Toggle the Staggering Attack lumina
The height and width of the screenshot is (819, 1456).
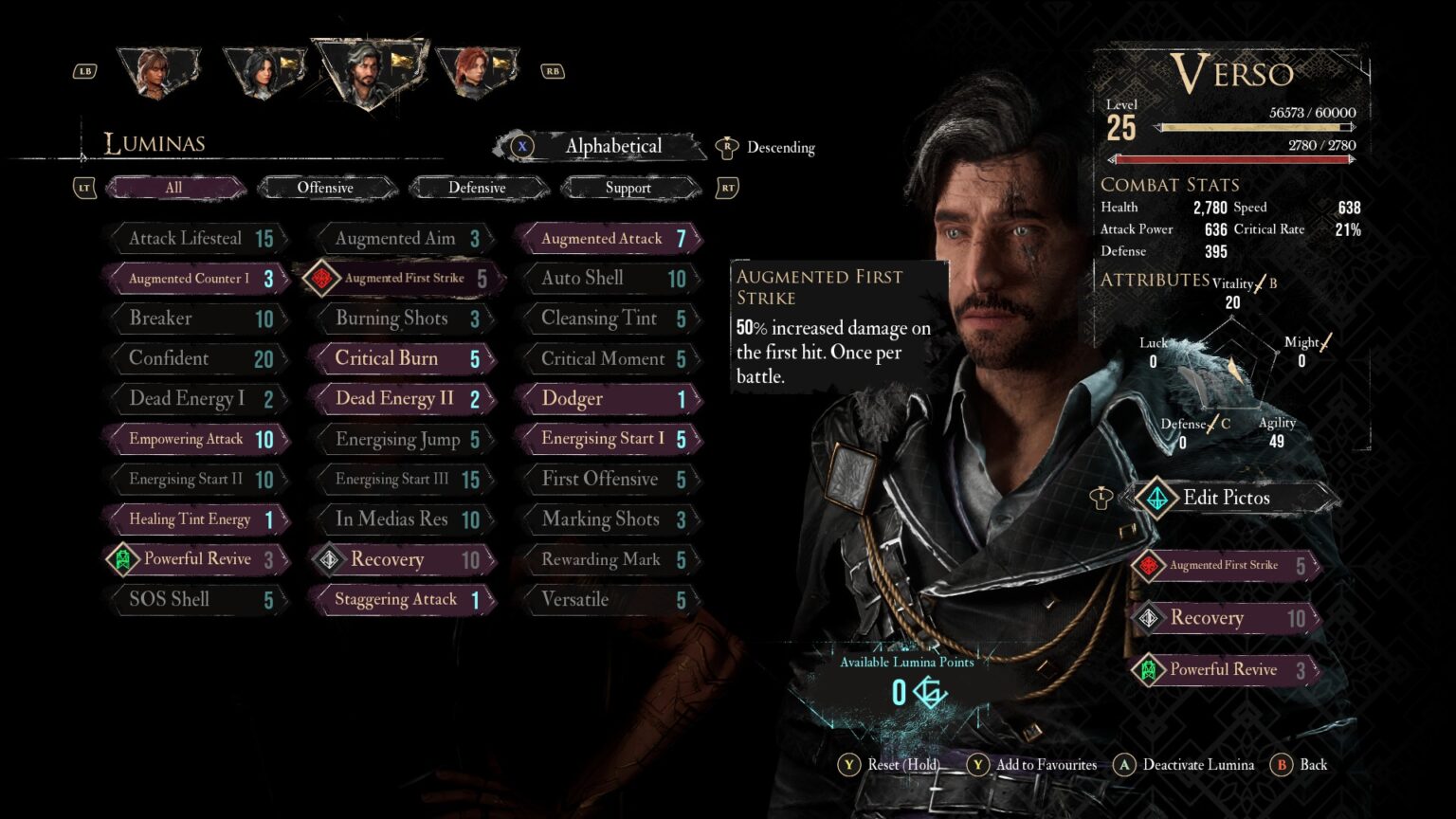(403, 599)
